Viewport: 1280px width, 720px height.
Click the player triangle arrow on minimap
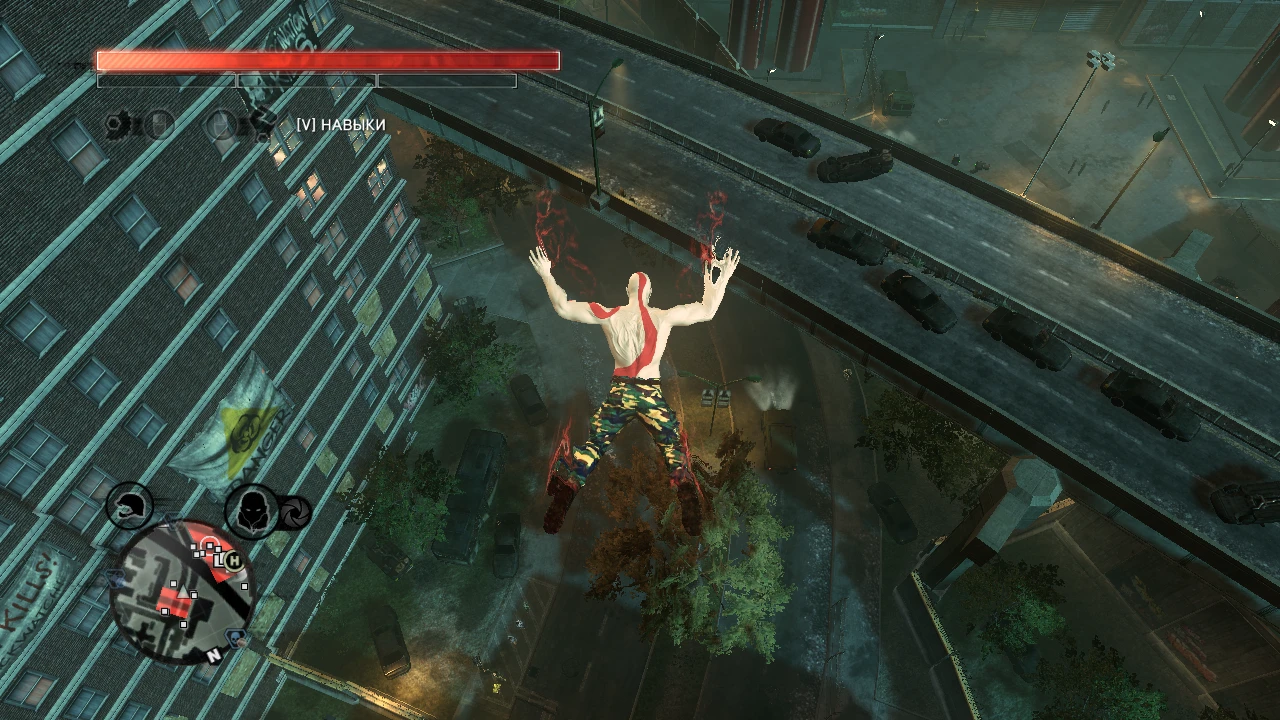coord(183,591)
